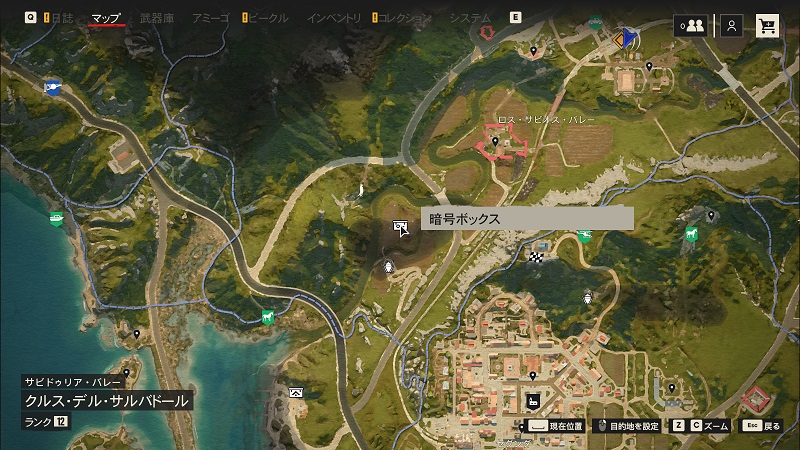Open the システム system tab
Screen dimensions: 800x450
pos(470,18)
